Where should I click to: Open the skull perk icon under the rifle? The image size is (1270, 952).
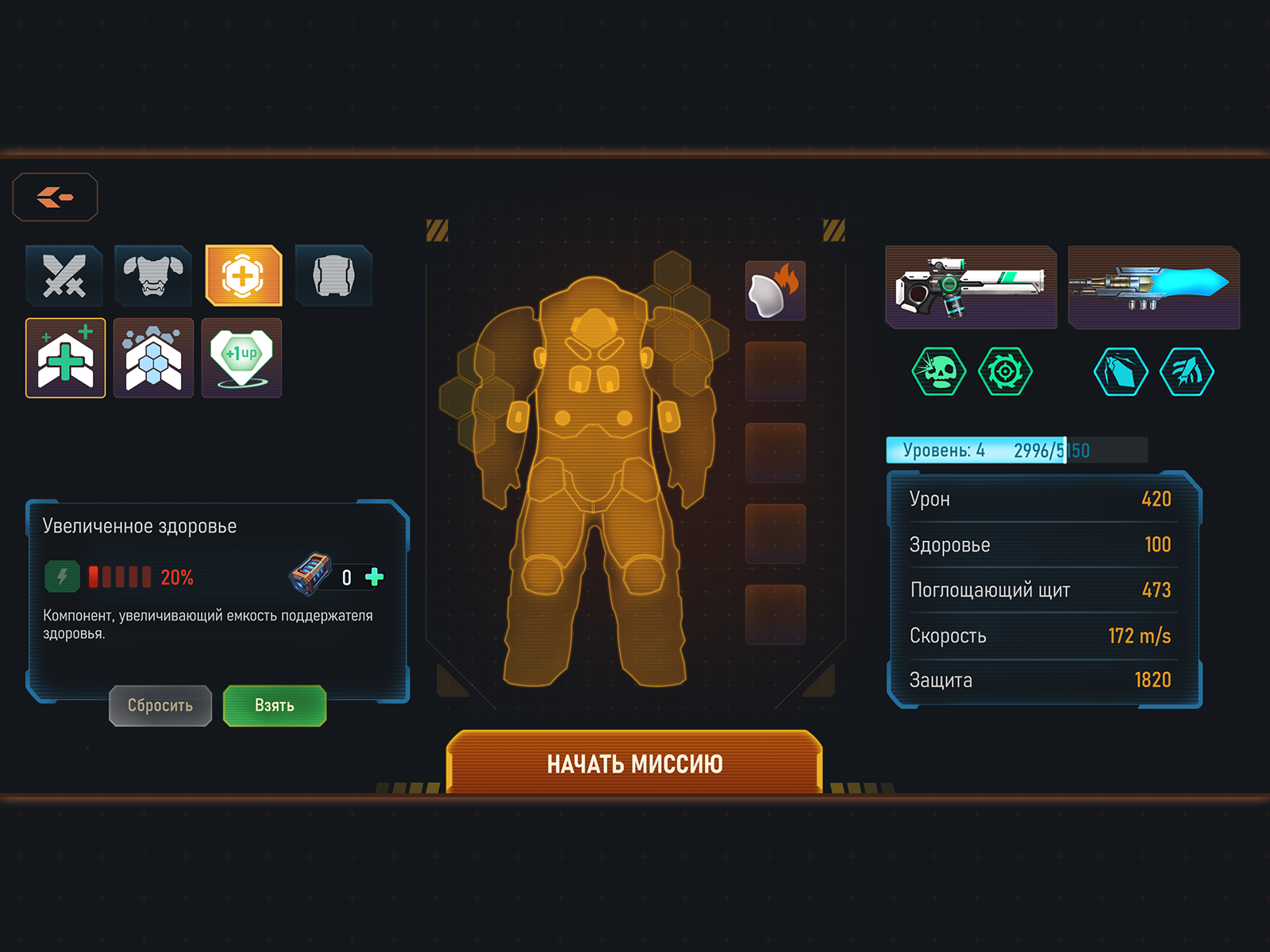pos(941,371)
